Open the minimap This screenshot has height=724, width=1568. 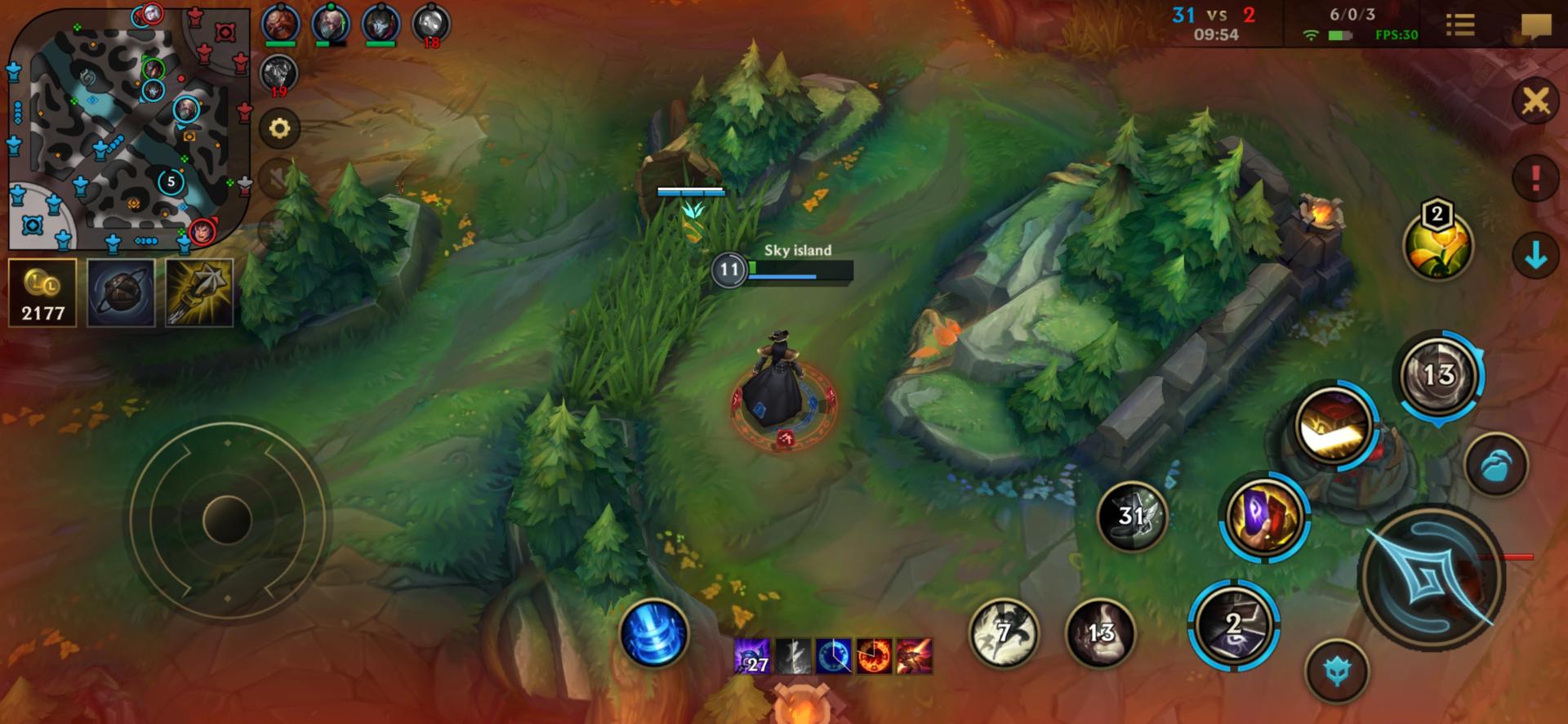click(128, 129)
